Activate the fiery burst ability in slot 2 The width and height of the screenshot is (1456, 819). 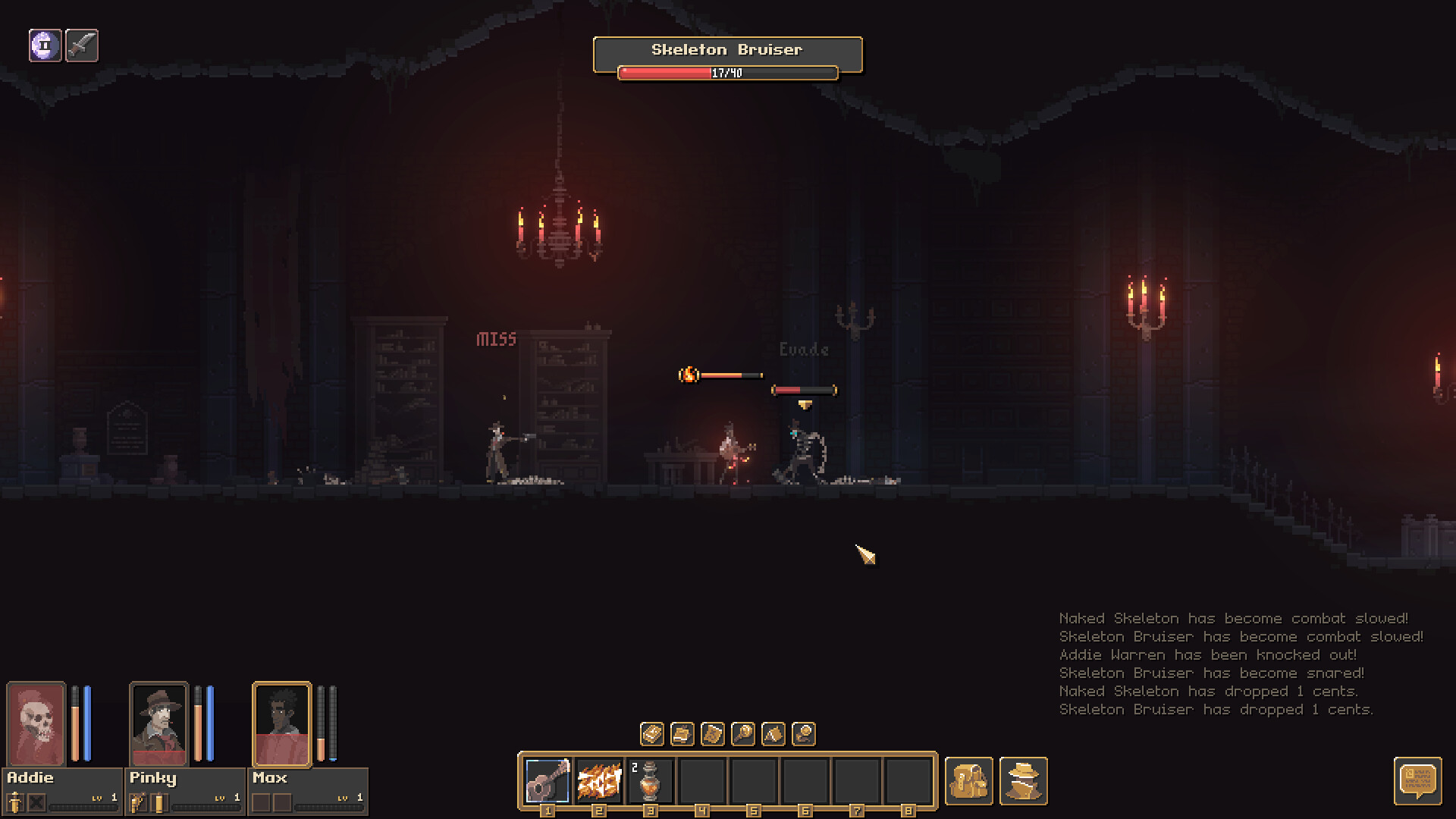(599, 780)
